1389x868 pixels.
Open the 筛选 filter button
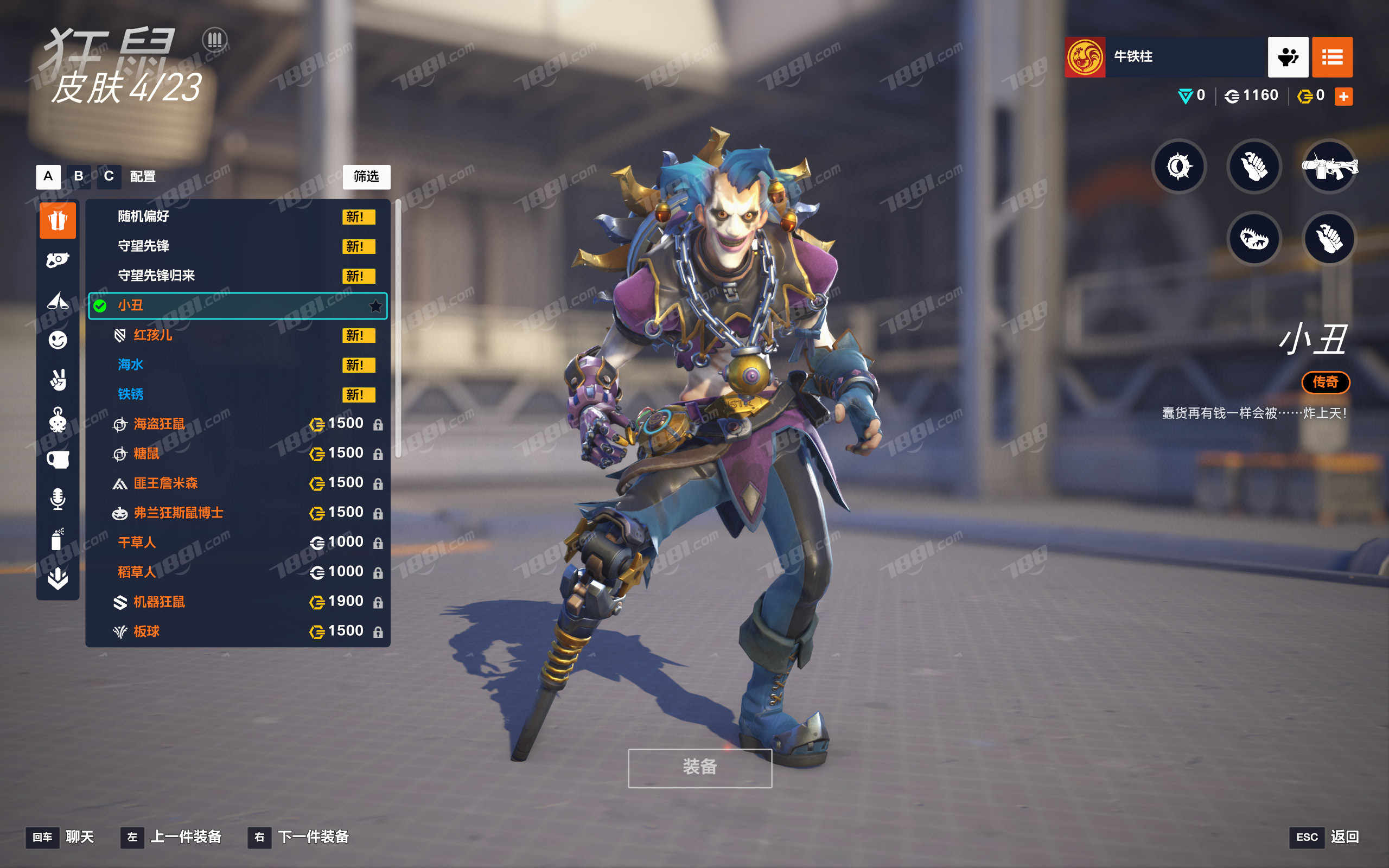(366, 177)
